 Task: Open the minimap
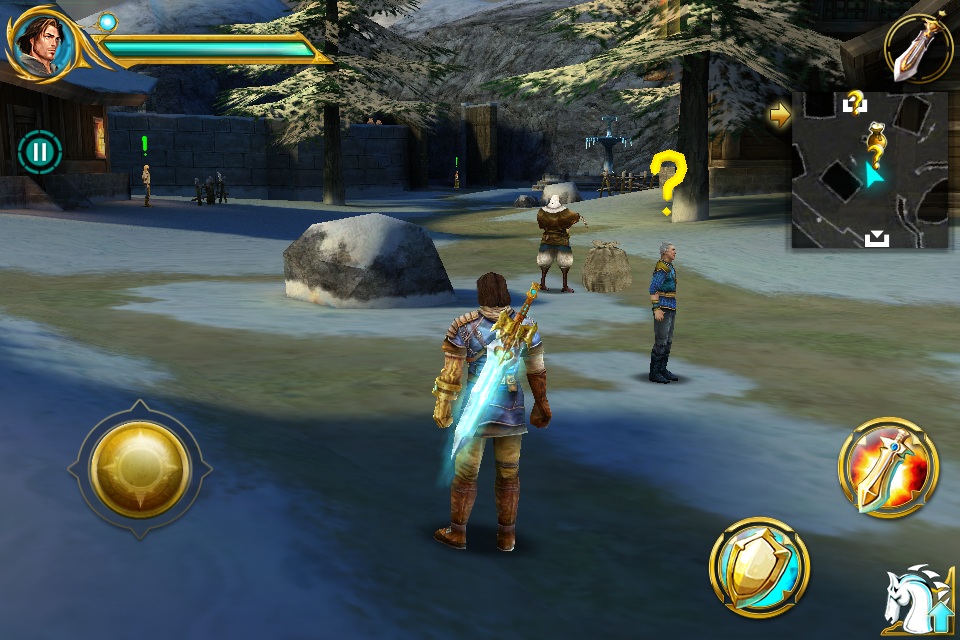click(x=869, y=170)
